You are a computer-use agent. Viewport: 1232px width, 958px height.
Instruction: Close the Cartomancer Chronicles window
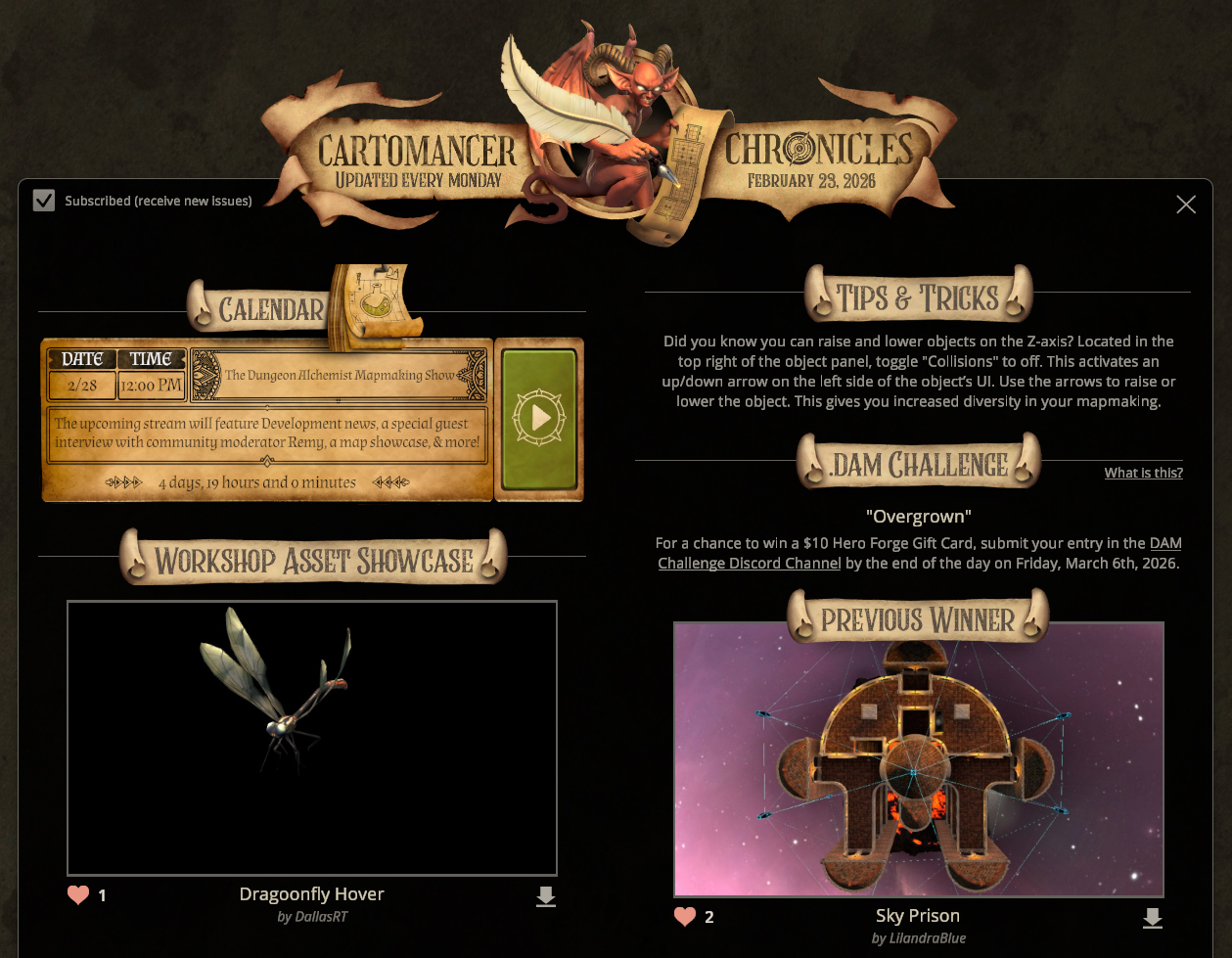pos(1186,205)
